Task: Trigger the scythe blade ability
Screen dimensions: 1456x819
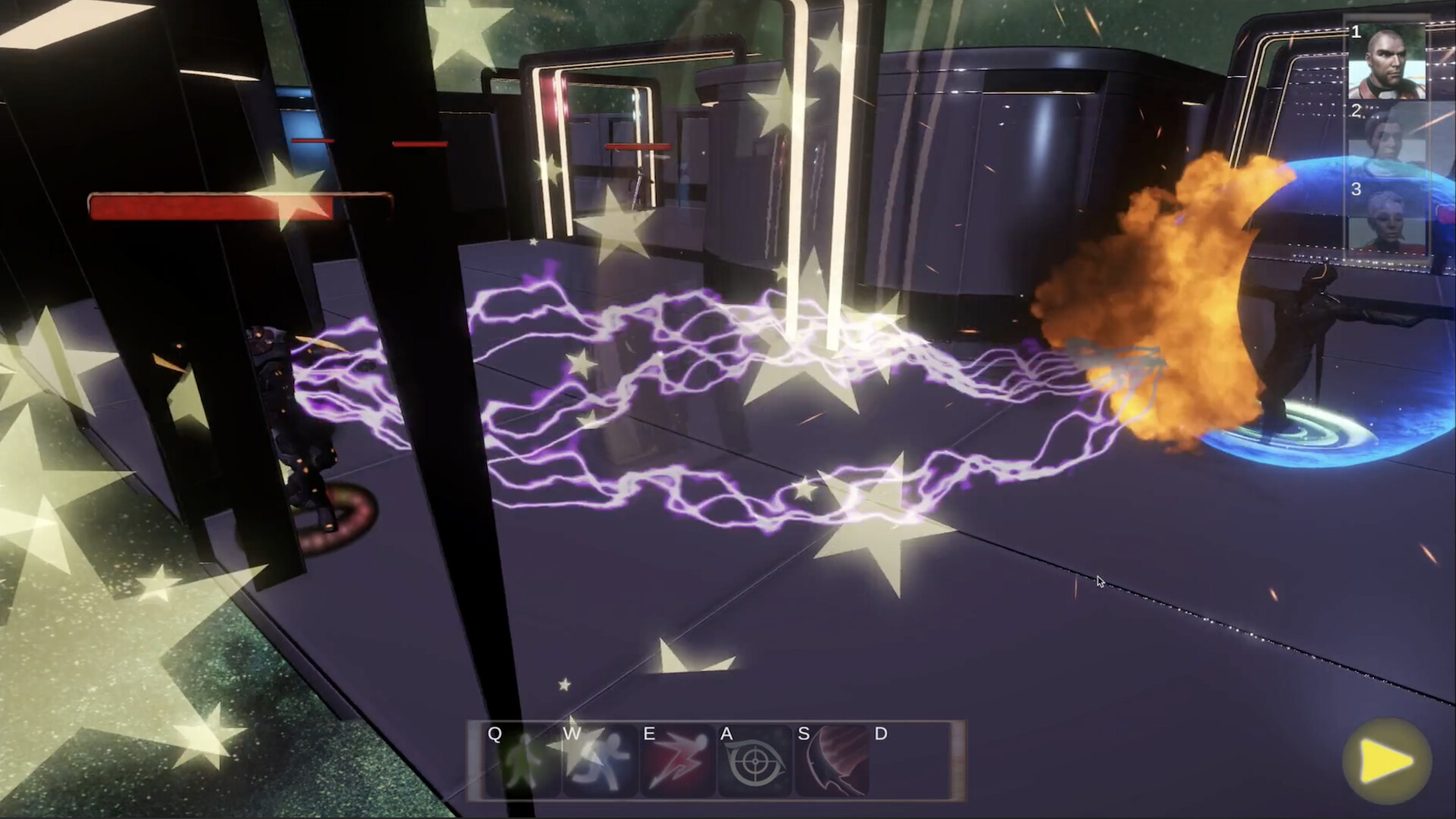Action: point(832,761)
